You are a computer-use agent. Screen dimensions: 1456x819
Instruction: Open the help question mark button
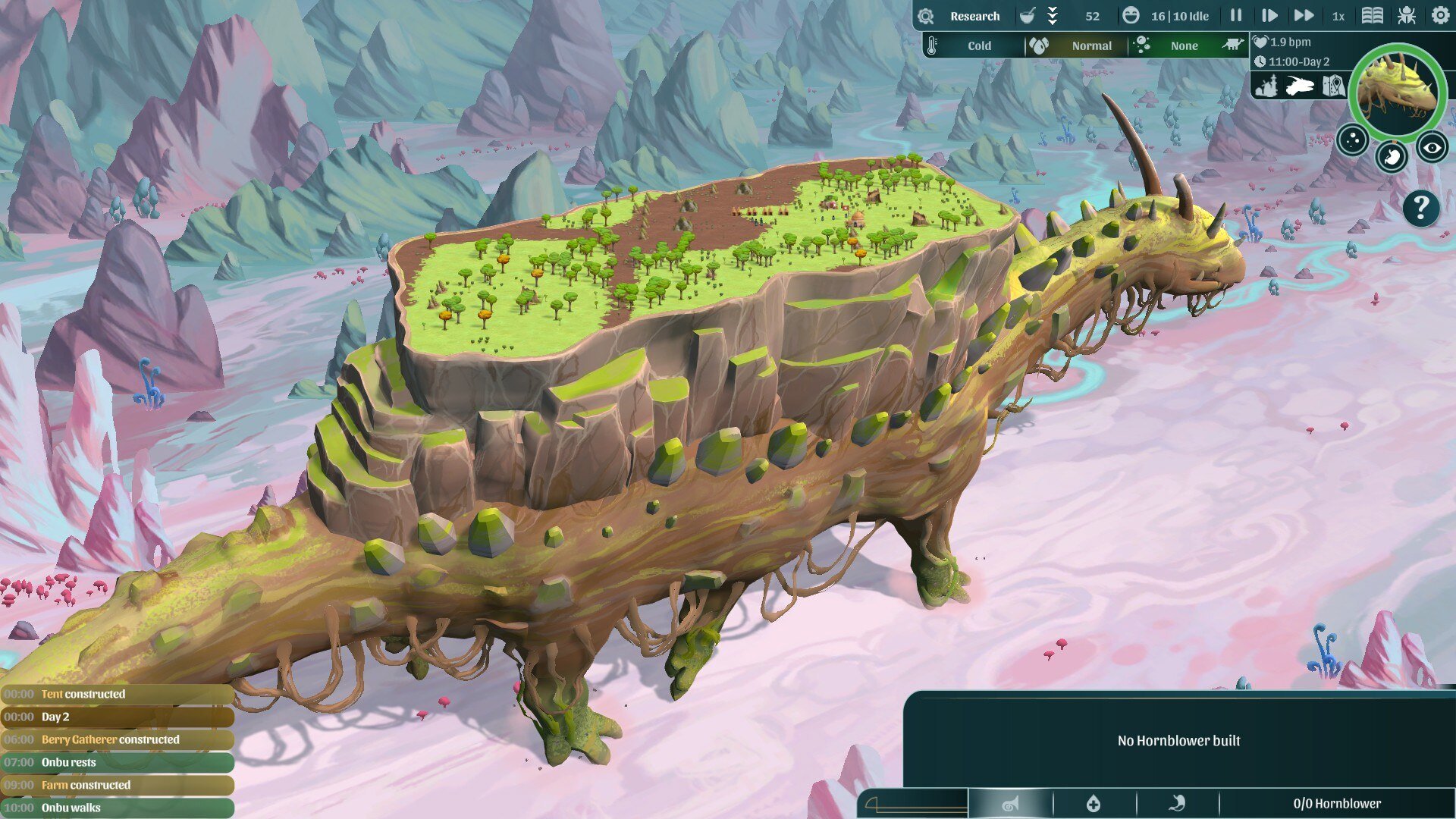pos(1421,207)
